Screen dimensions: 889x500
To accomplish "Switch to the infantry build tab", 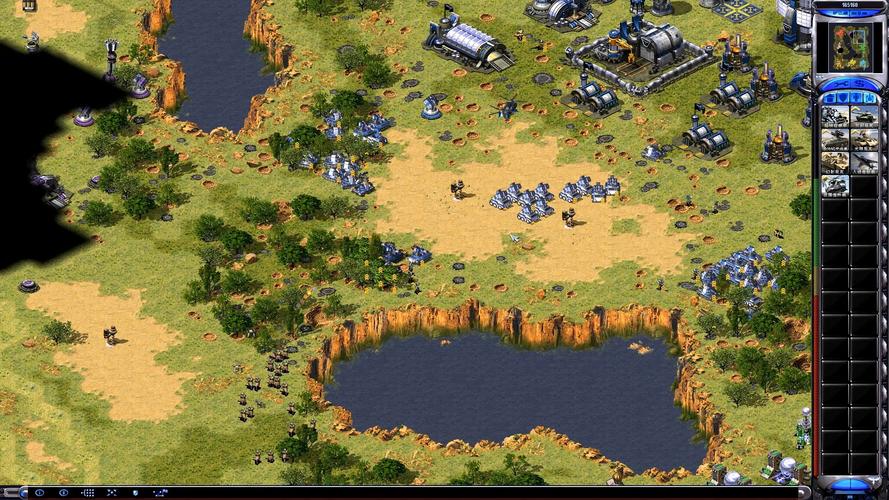I will coord(857,97).
